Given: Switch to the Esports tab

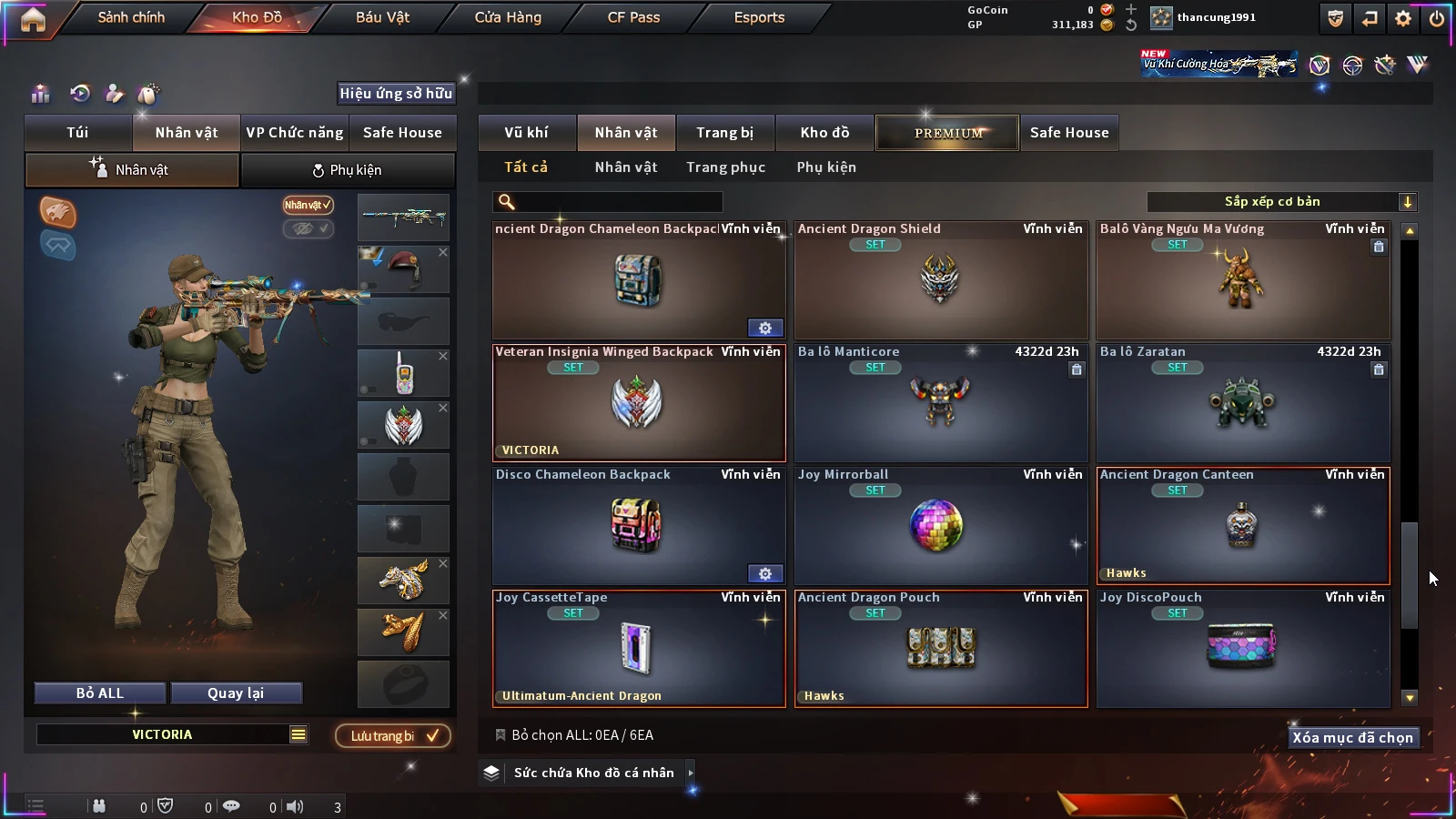Looking at the screenshot, I should tap(759, 17).
